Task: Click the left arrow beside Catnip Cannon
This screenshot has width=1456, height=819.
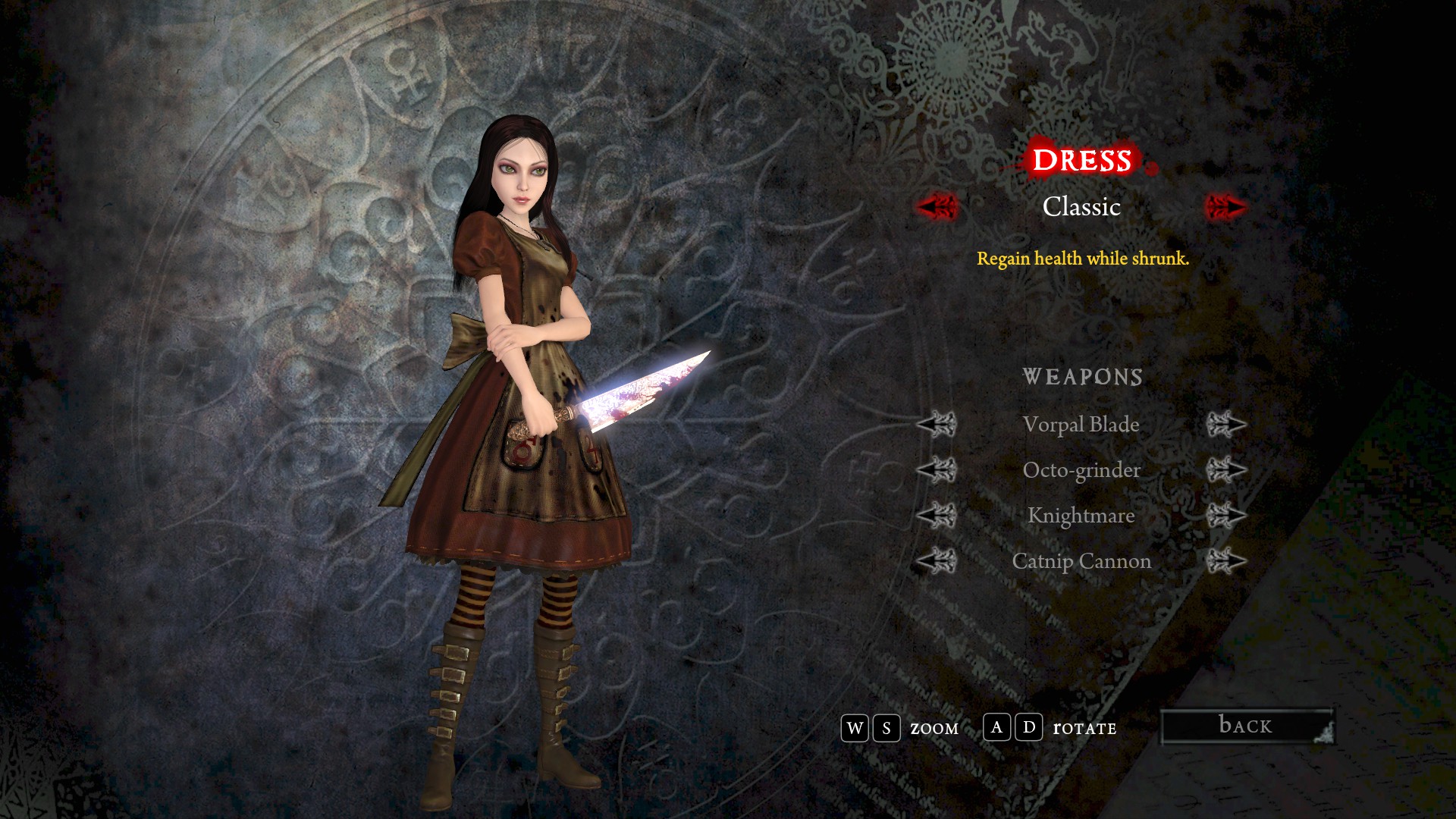Action: [937, 561]
